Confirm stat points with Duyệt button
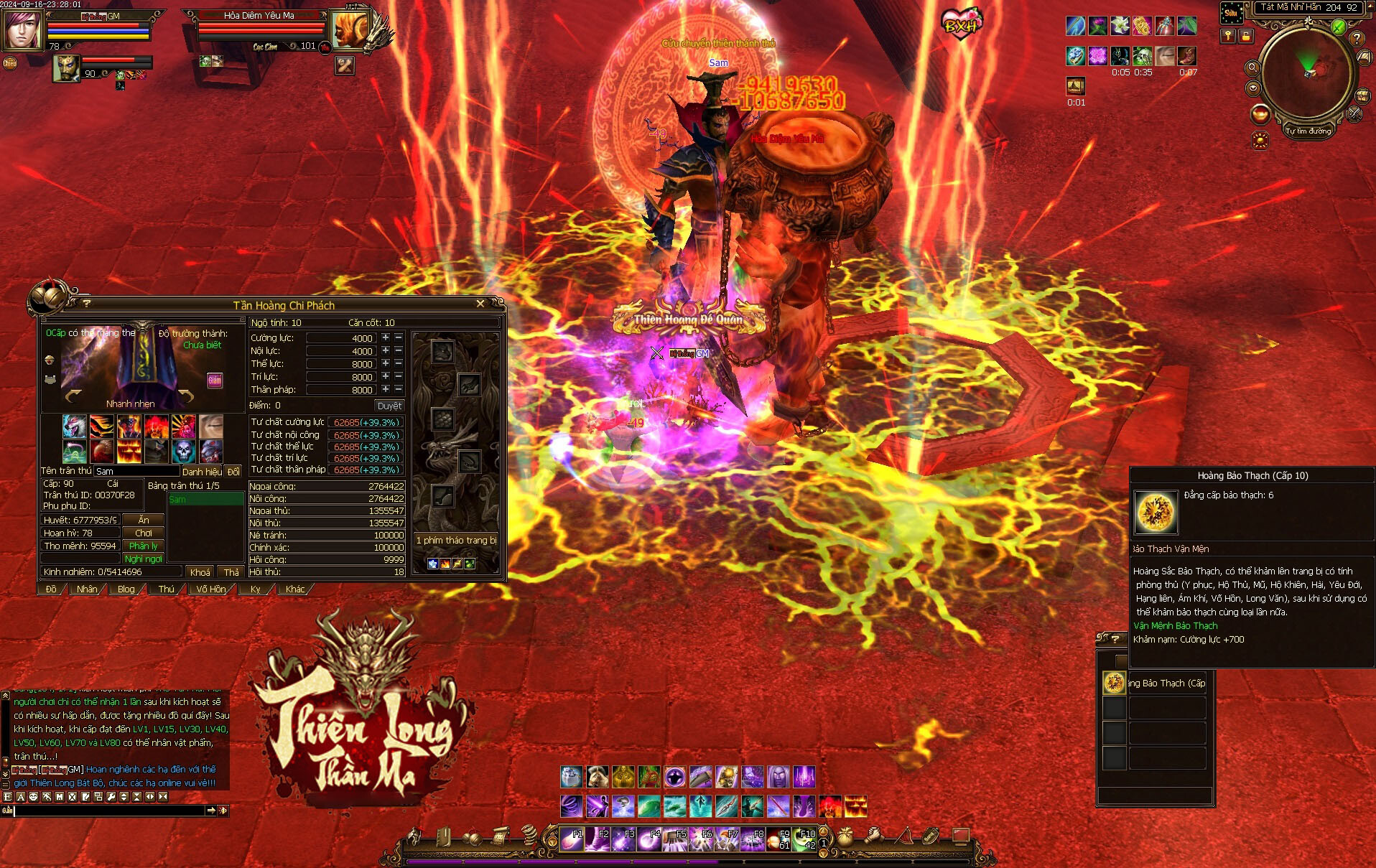 389,406
